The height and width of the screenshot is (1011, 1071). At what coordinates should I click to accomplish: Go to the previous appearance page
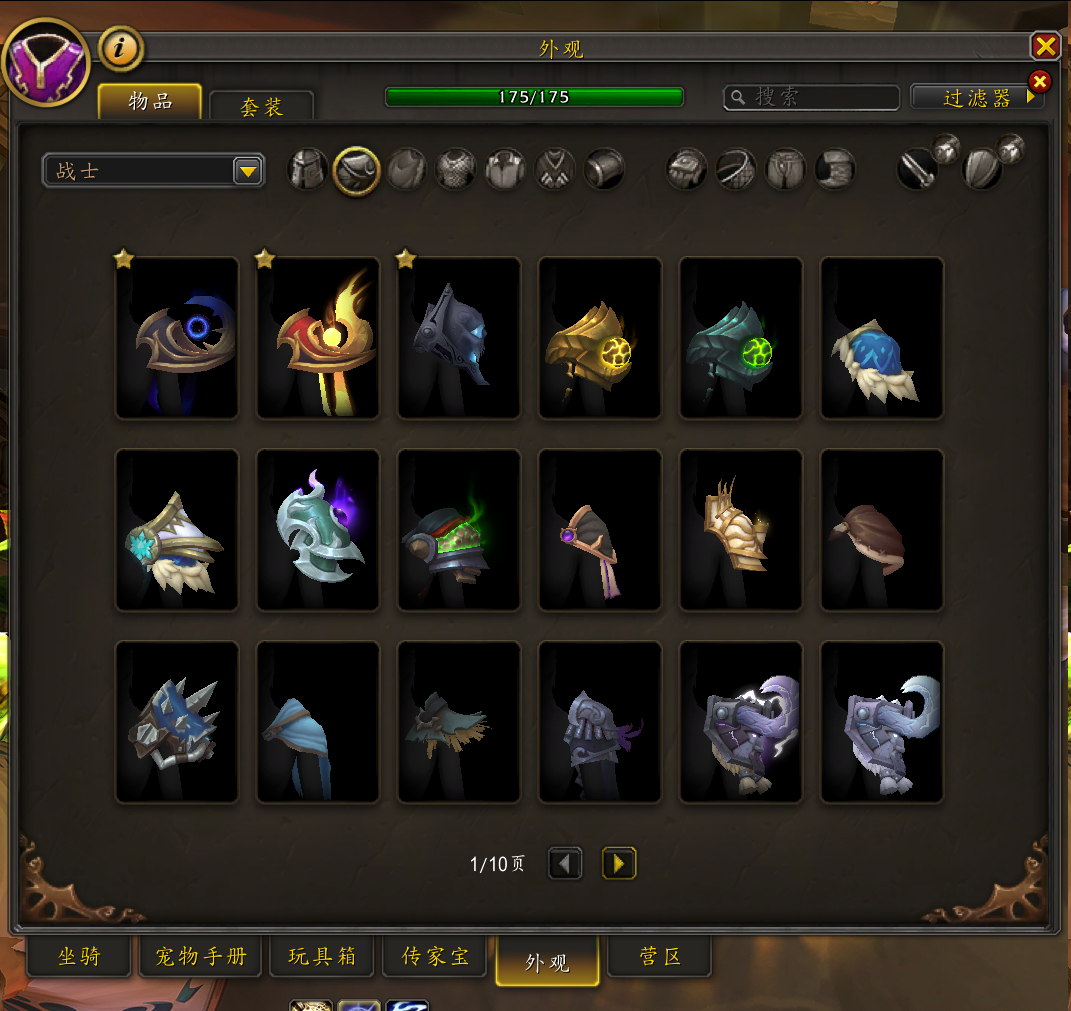(565, 863)
